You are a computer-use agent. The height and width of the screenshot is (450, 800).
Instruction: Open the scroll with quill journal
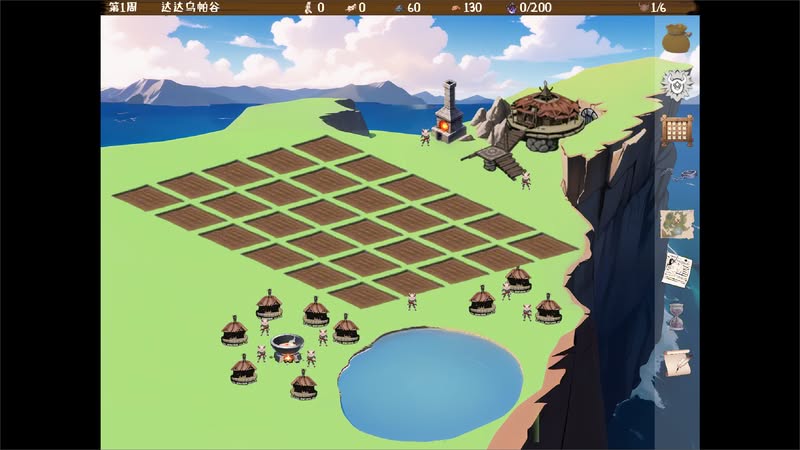678,362
